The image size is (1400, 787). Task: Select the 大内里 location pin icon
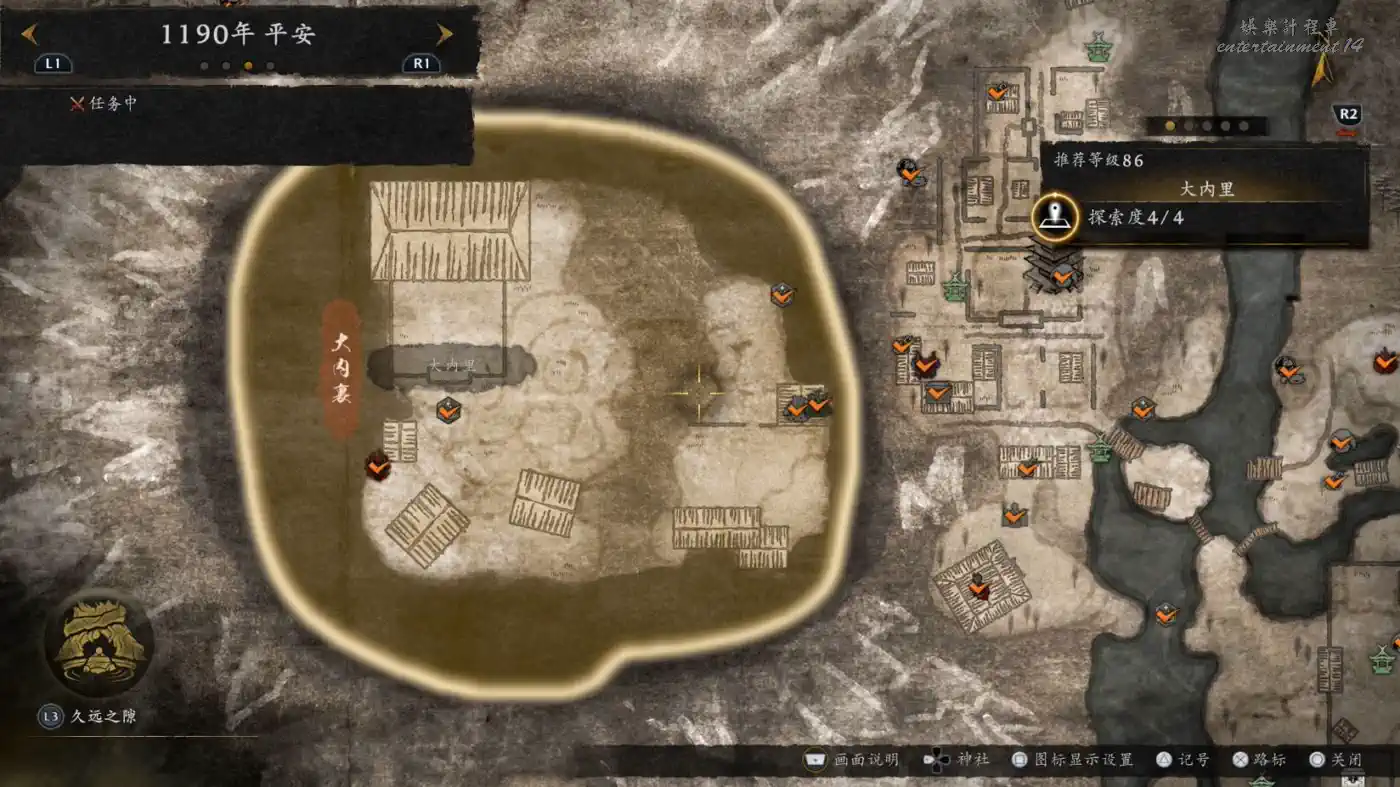[x=1054, y=216]
